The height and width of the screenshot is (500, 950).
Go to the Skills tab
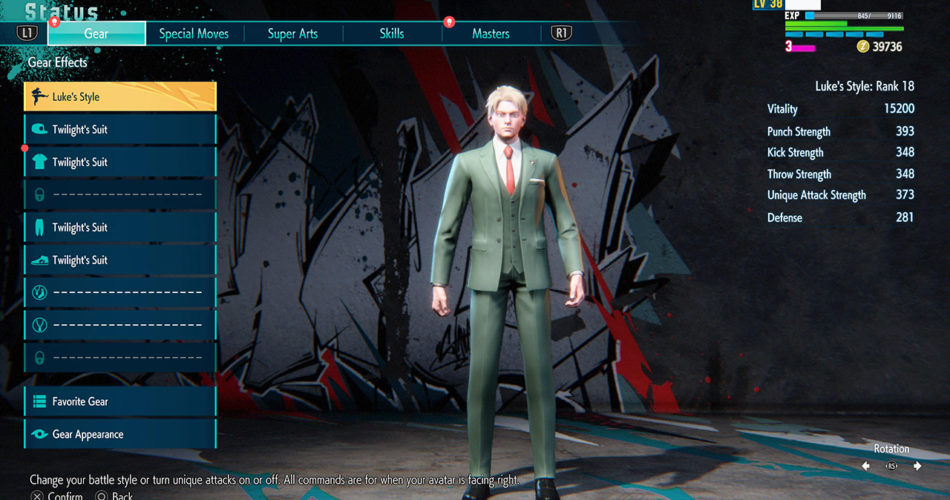(x=392, y=33)
